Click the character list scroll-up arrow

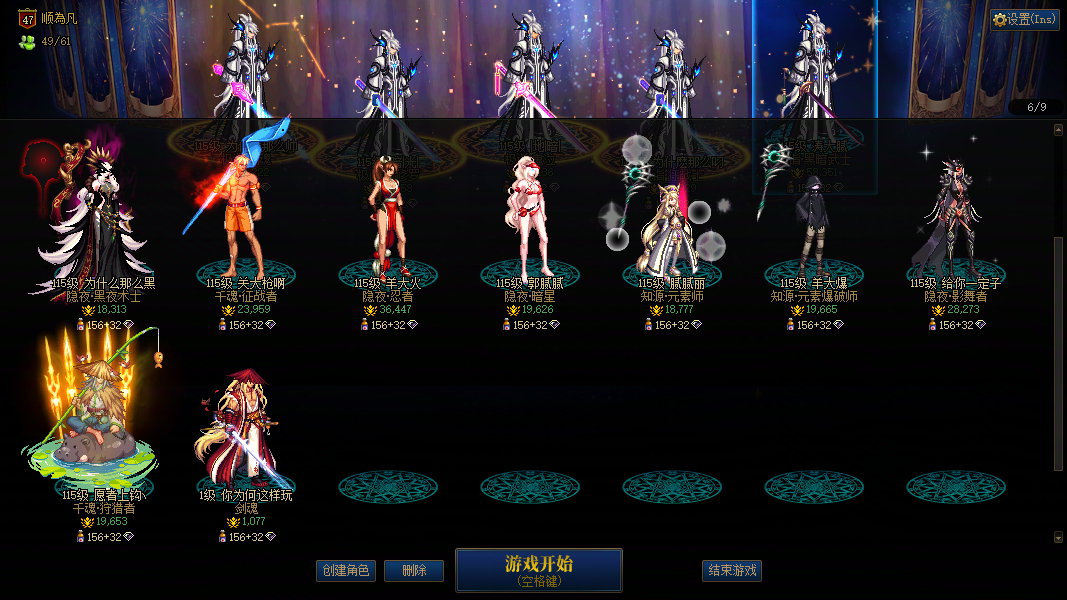1059,130
